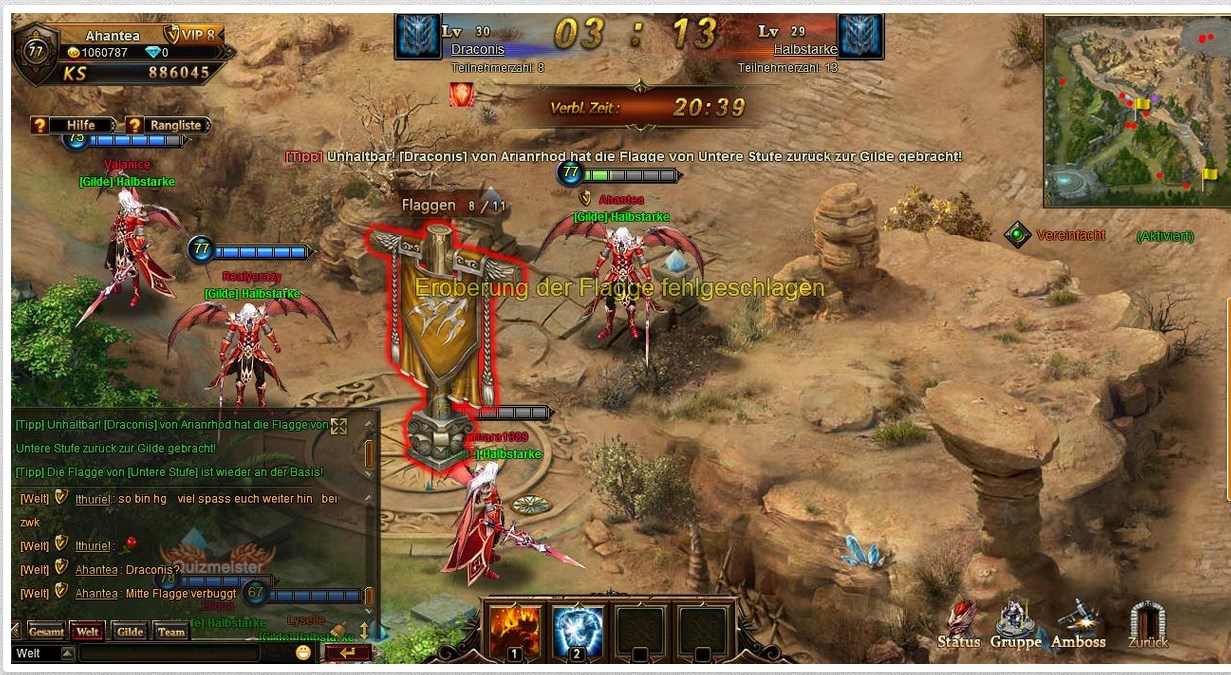Switch to the Gilde chat tab

(130, 632)
